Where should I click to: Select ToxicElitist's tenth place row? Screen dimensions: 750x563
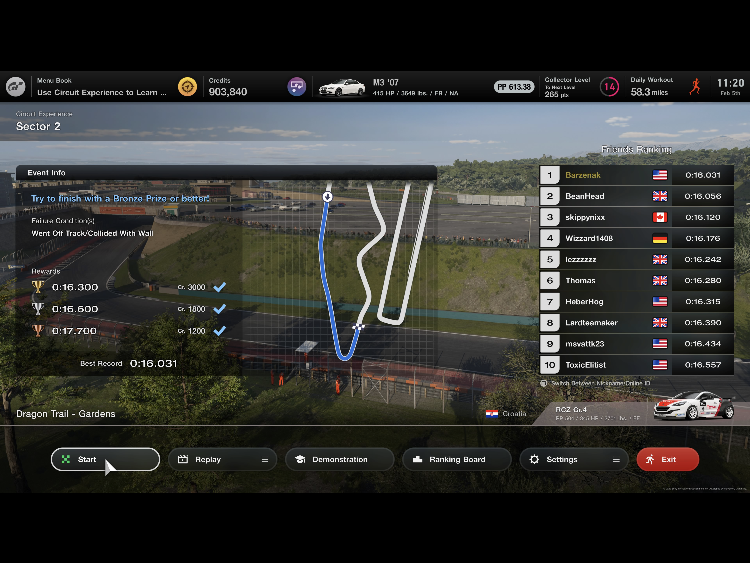[636, 364]
